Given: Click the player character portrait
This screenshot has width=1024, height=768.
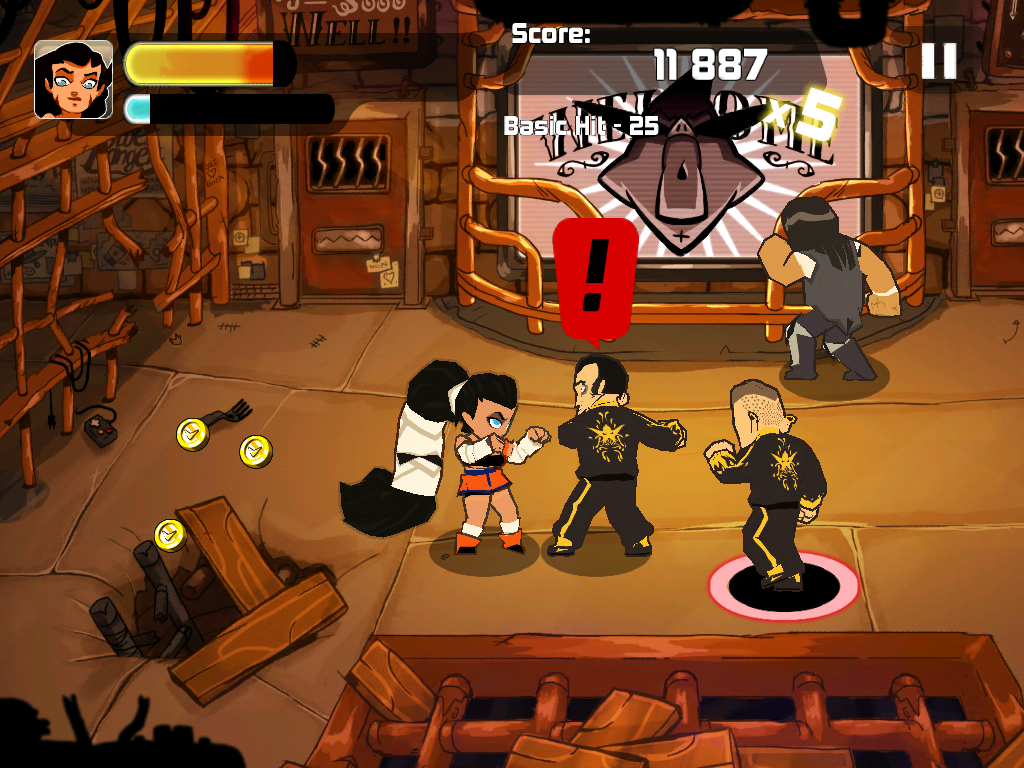Looking at the screenshot, I should (73, 80).
